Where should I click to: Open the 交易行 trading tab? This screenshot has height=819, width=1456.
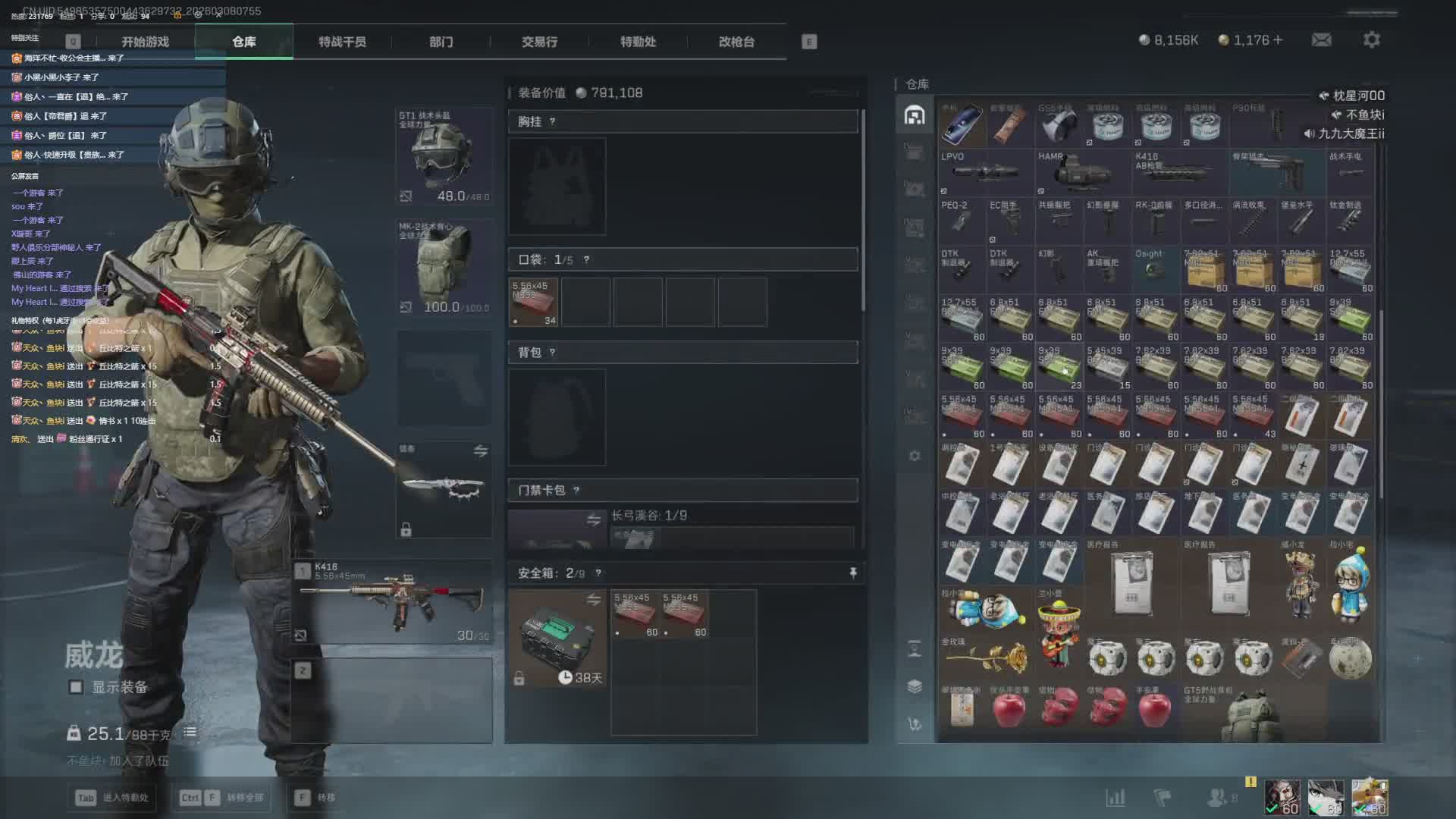coord(539,42)
